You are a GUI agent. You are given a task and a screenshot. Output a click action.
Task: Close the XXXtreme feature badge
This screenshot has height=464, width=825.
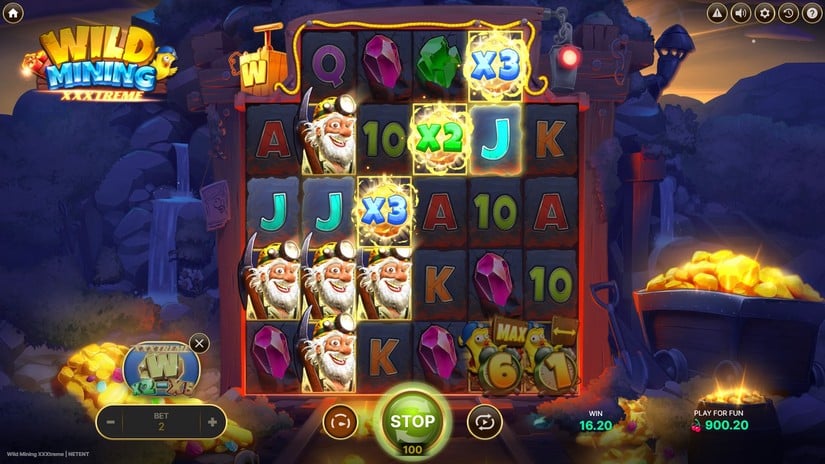[x=199, y=344]
